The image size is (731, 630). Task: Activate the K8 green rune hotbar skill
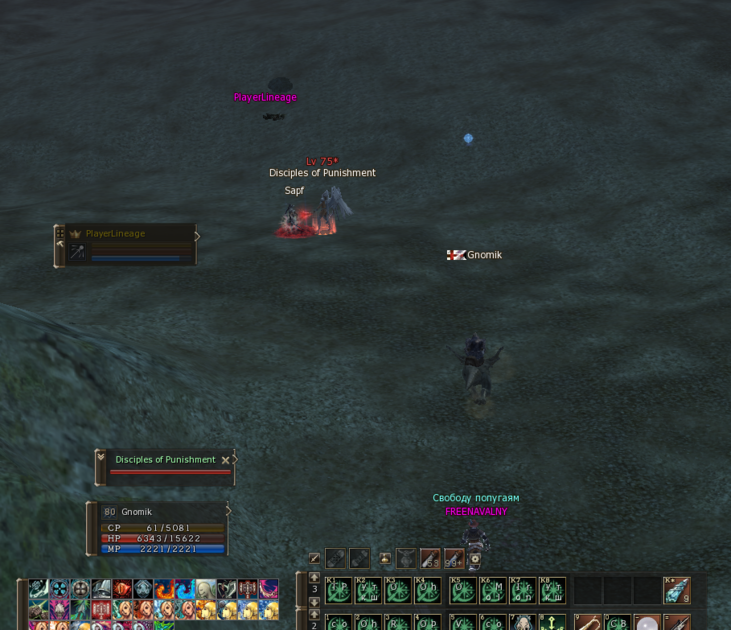tap(552, 590)
